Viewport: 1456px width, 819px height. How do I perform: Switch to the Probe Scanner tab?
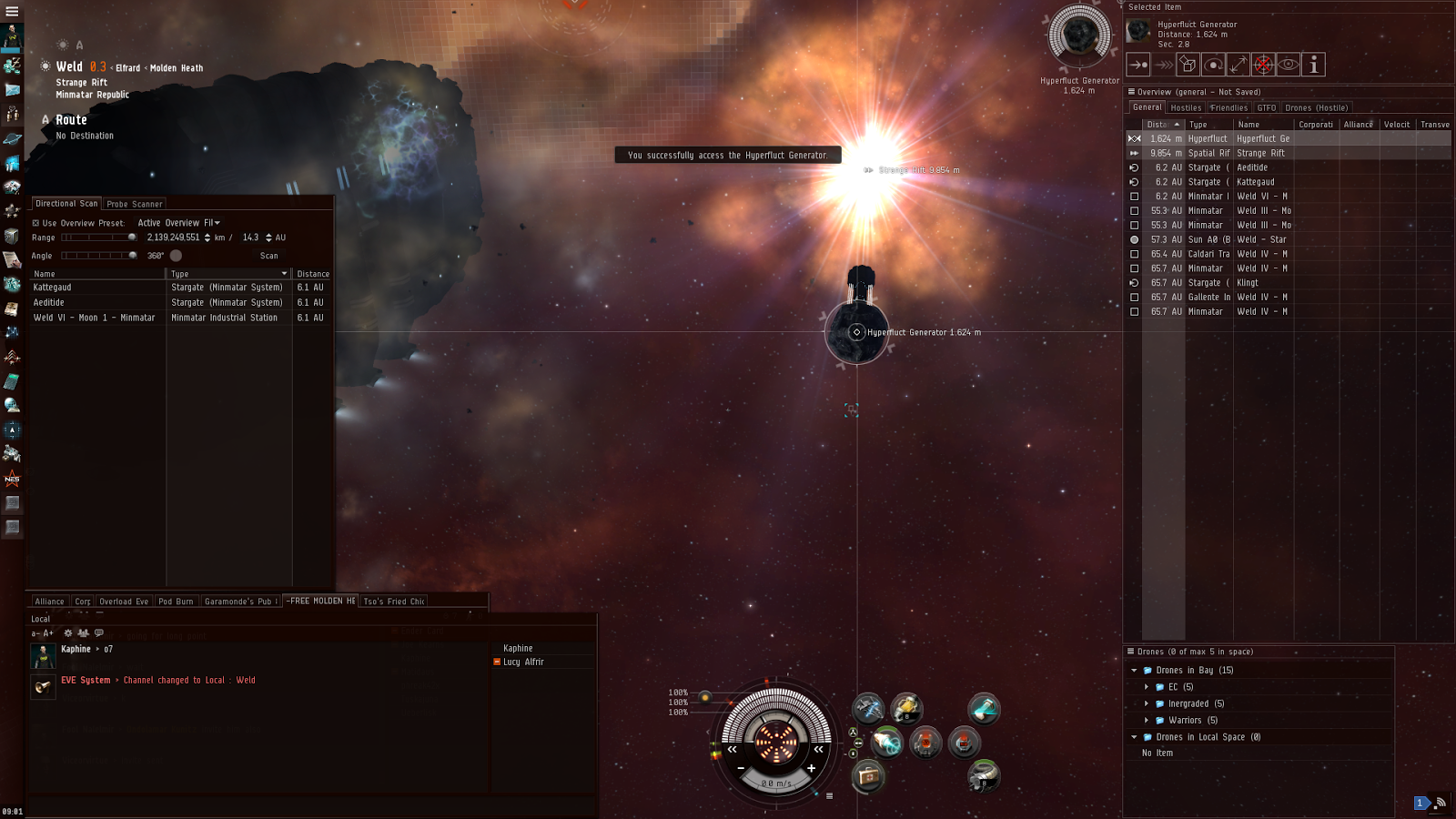[135, 204]
